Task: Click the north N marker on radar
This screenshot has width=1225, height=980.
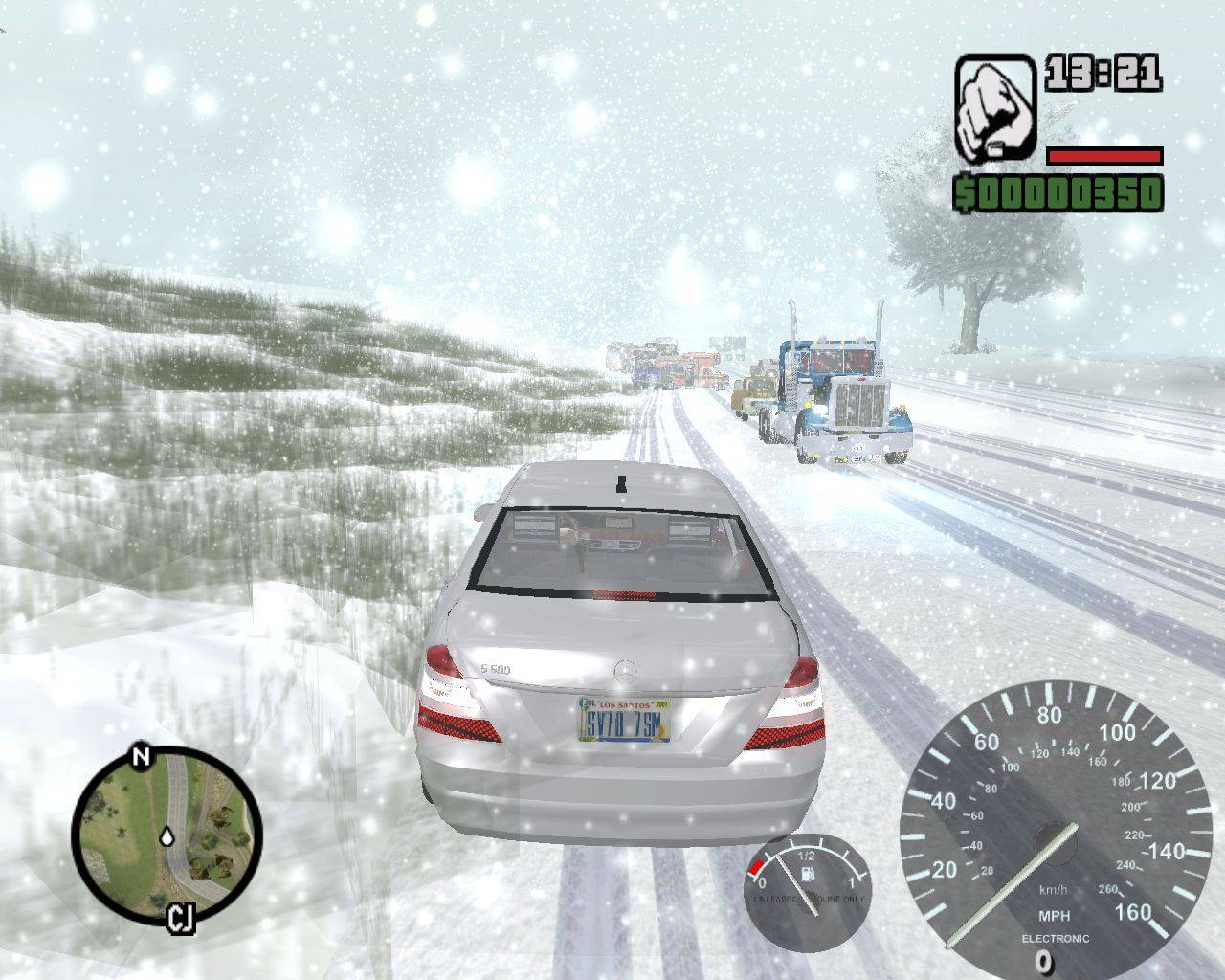Action: (142, 758)
